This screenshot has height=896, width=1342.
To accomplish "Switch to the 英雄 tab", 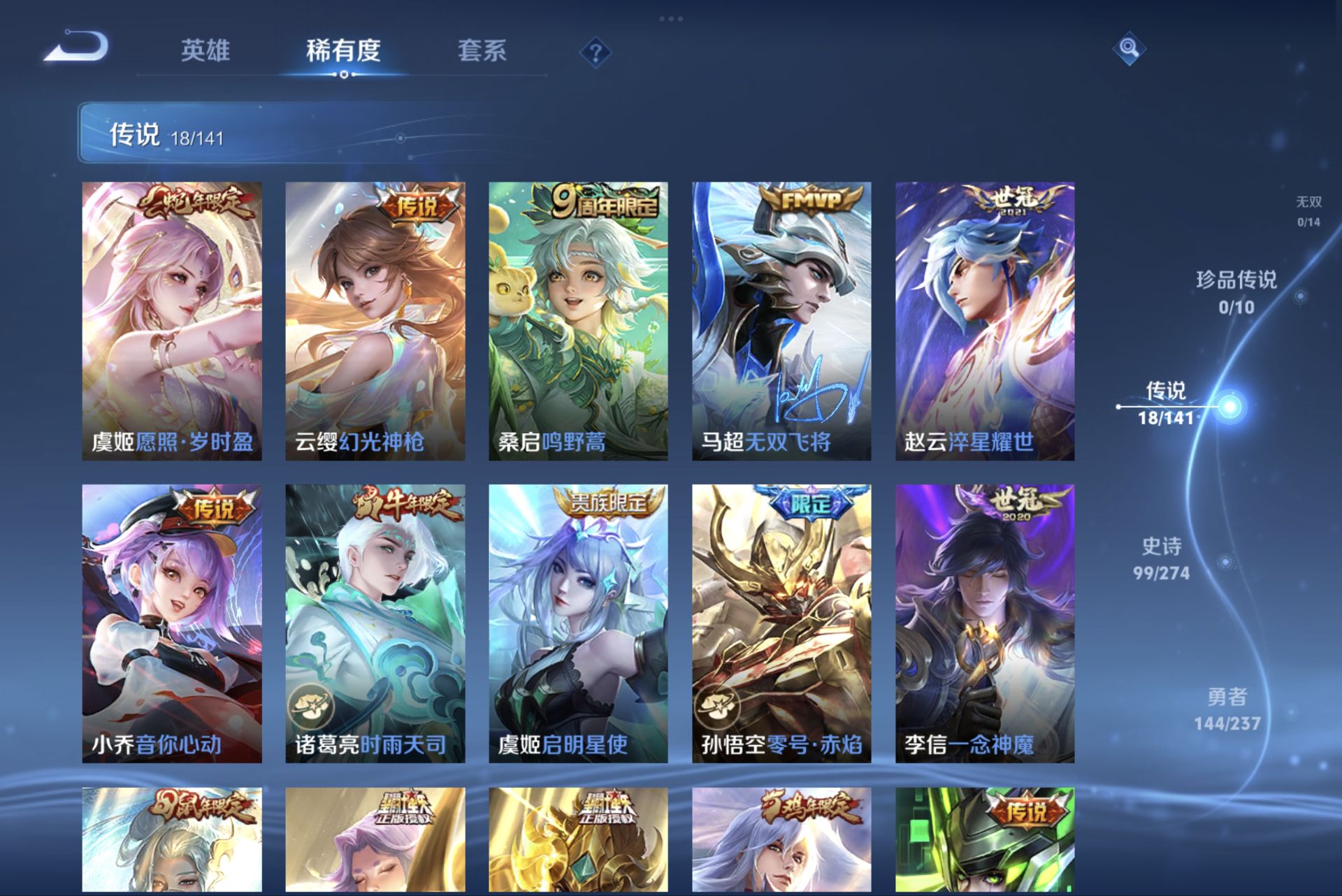I will coord(207,50).
